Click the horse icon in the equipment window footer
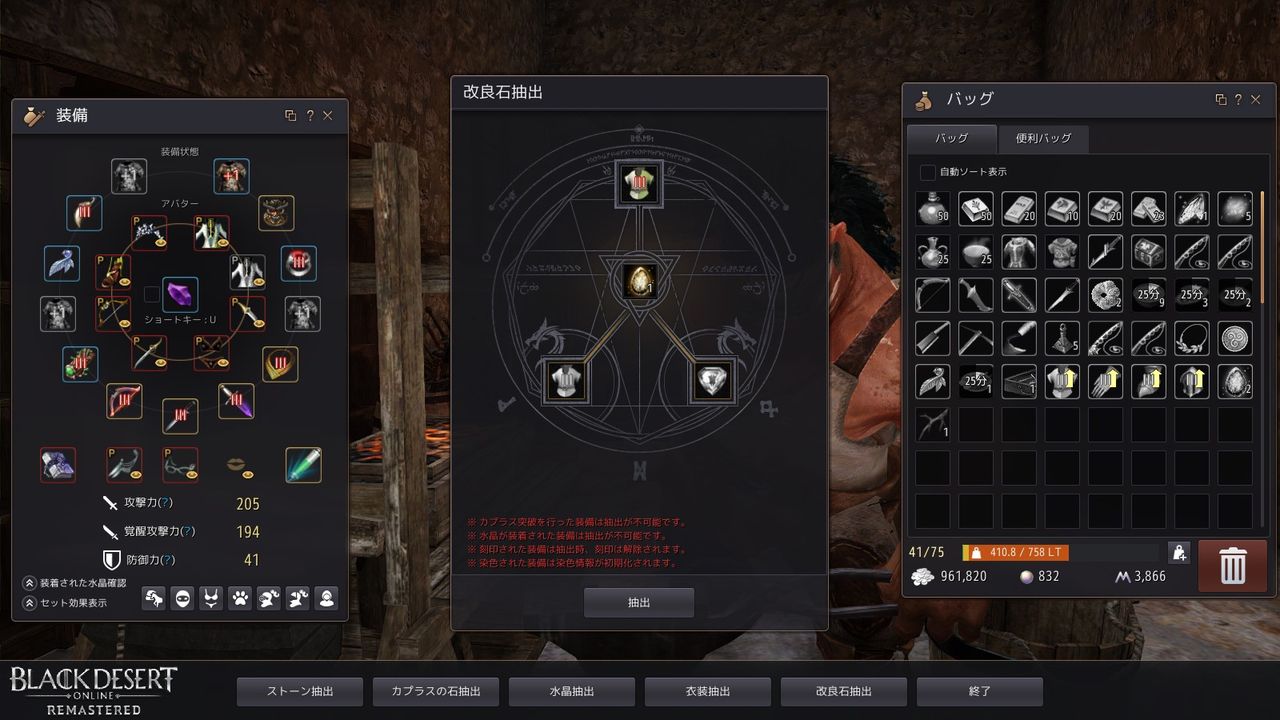The image size is (1280, 720). (153, 598)
